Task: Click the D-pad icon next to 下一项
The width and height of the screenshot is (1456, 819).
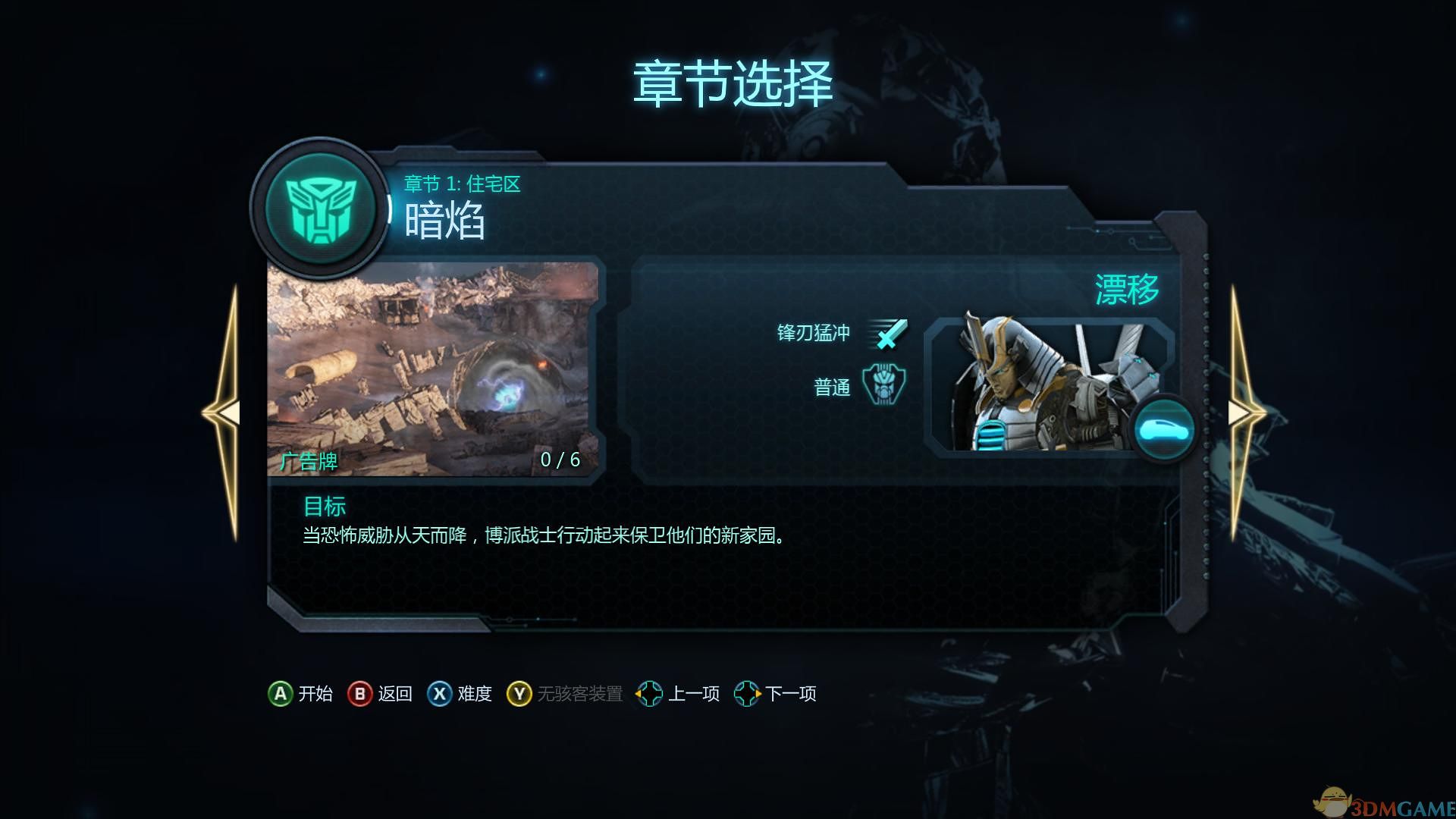Action: (x=746, y=693)
